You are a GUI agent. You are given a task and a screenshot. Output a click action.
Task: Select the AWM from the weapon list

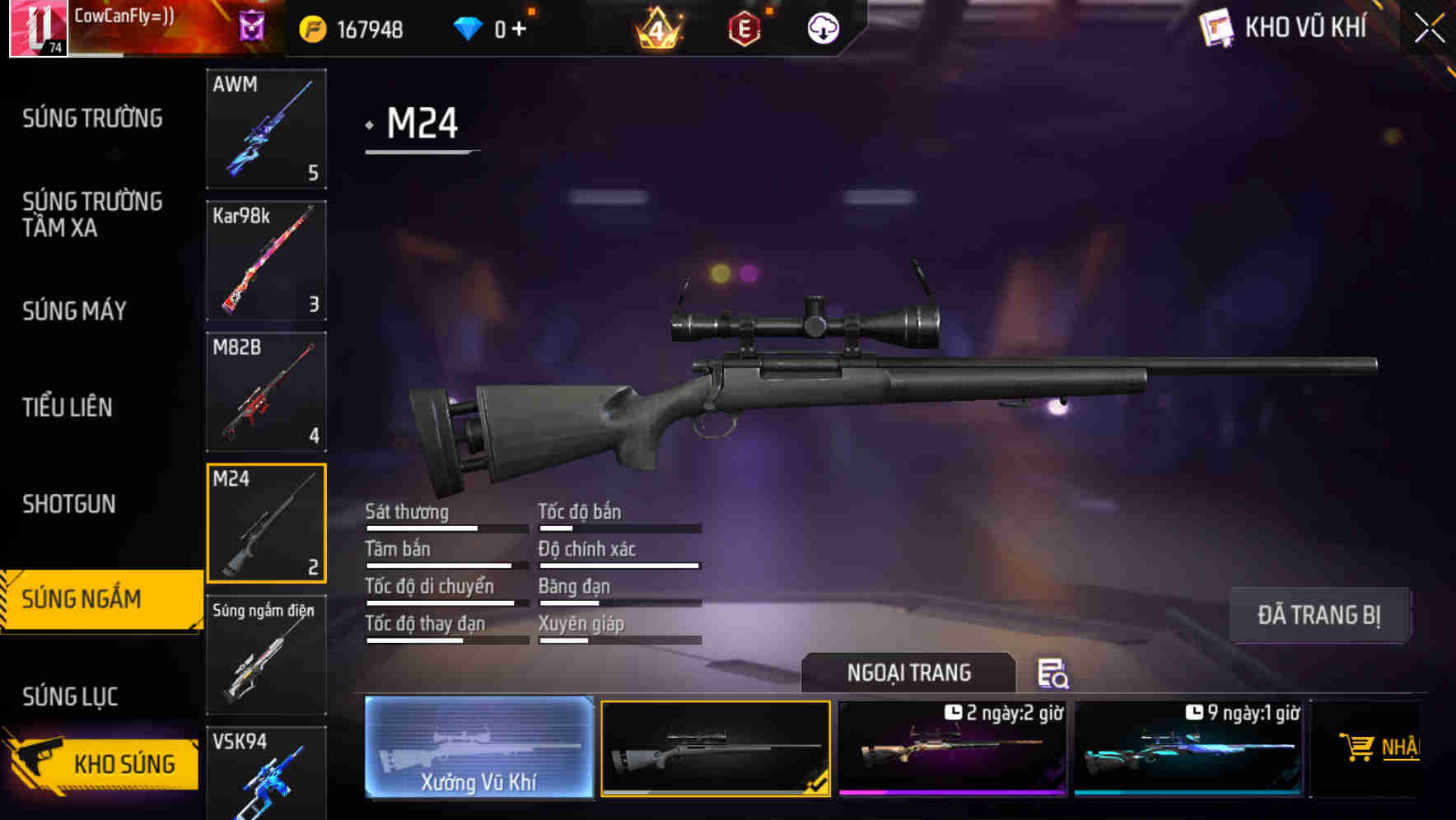click(266, 129)
